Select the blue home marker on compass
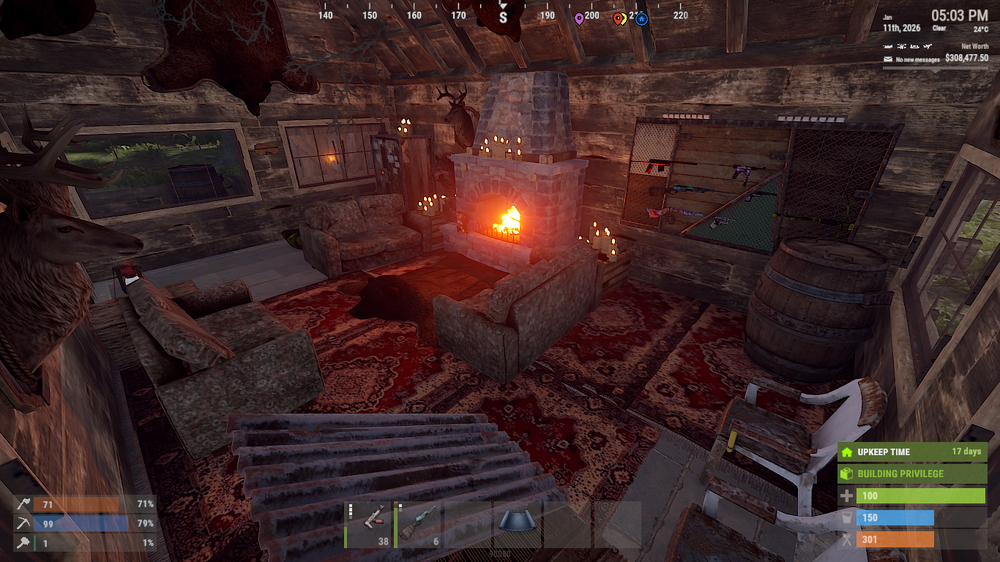The image size is (1000, 562). 642,18
